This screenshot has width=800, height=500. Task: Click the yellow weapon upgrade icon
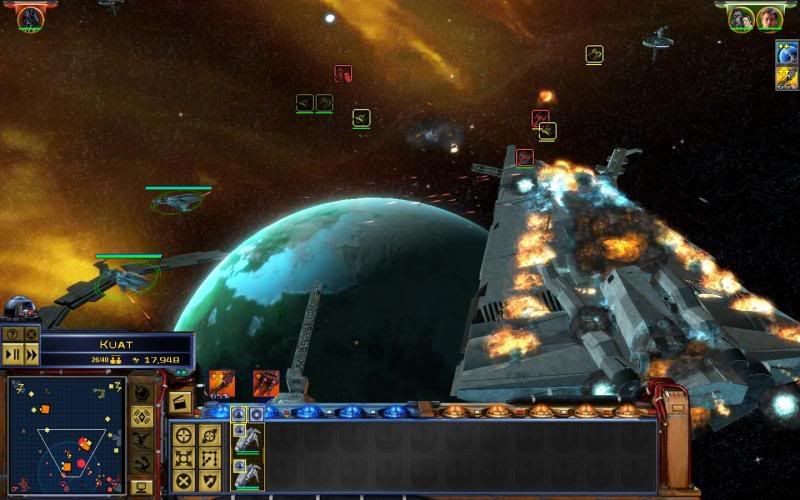(x=787, y=77)
